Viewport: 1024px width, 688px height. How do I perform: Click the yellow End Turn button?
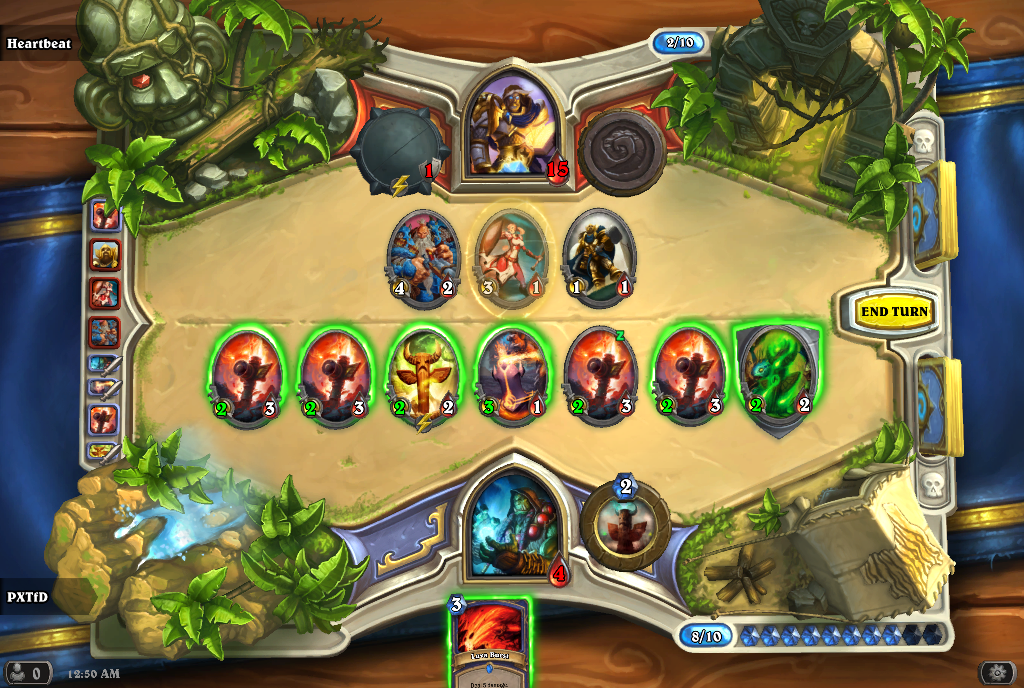[894, 312]
